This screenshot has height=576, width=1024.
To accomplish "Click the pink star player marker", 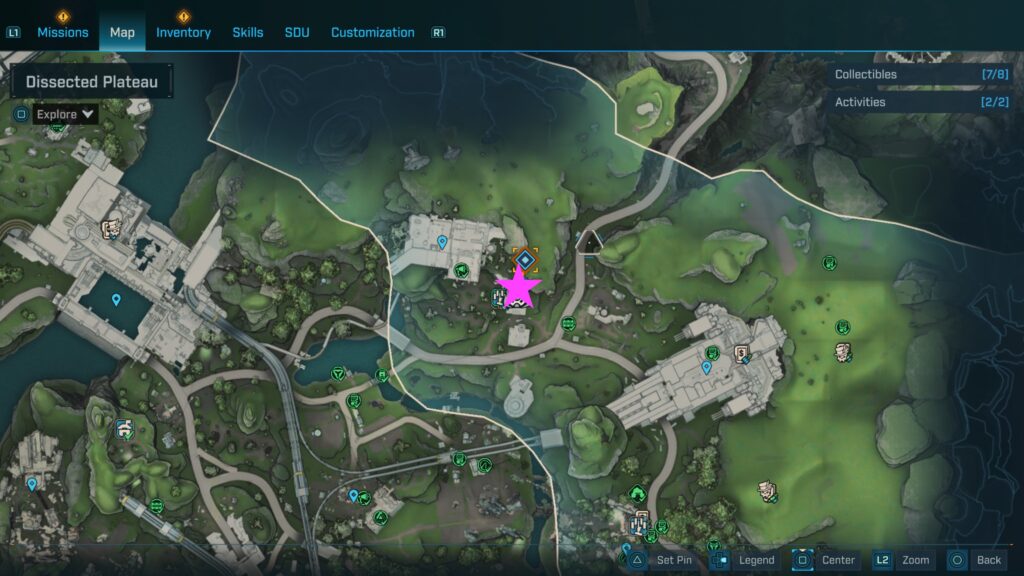I will (519, 287).
